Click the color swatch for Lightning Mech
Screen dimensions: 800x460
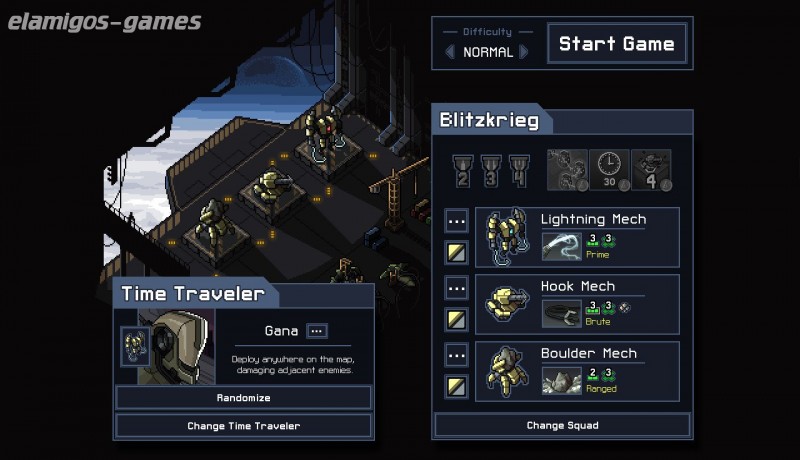[456, 252]
